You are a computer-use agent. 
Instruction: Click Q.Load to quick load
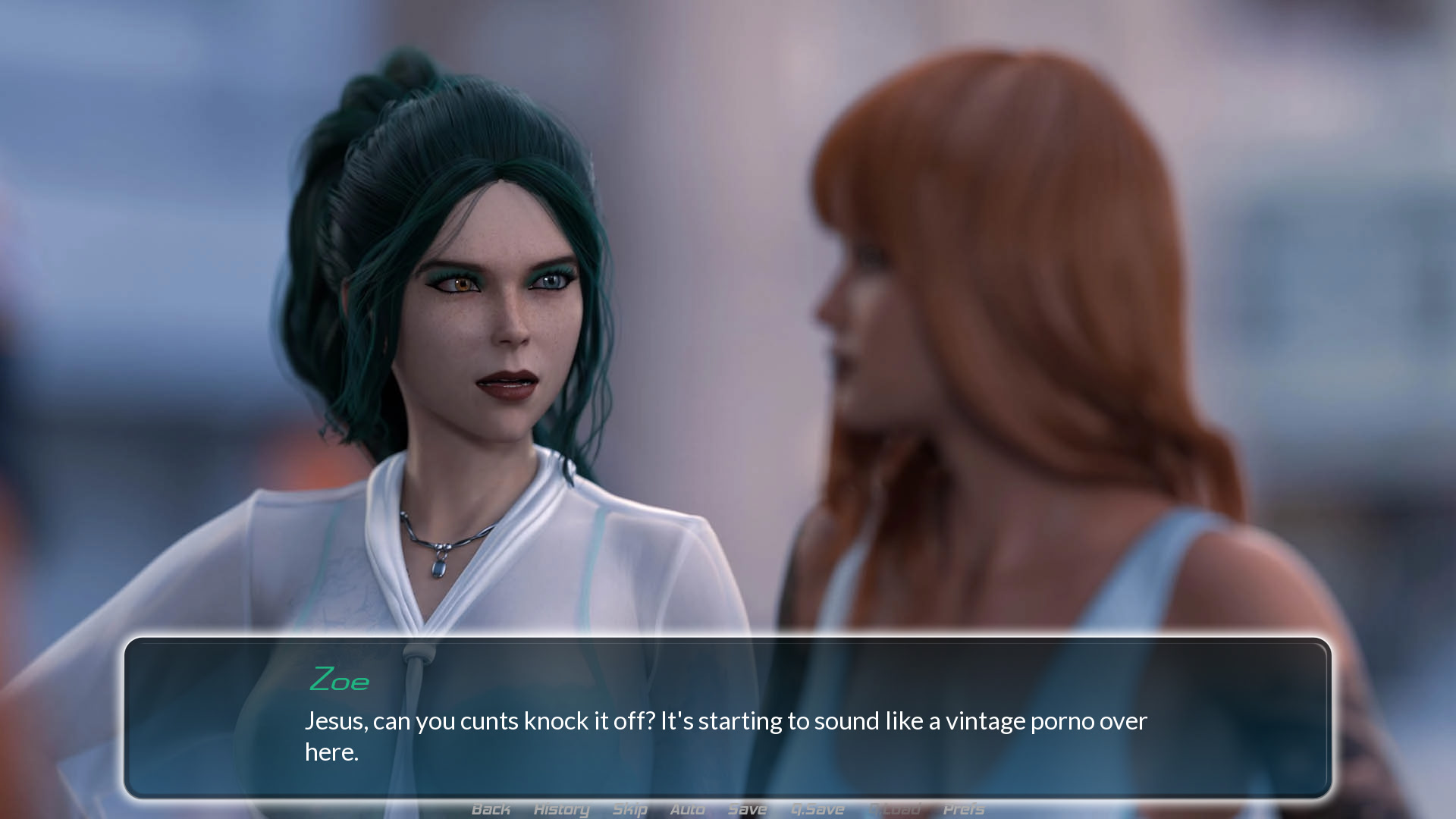895,809
